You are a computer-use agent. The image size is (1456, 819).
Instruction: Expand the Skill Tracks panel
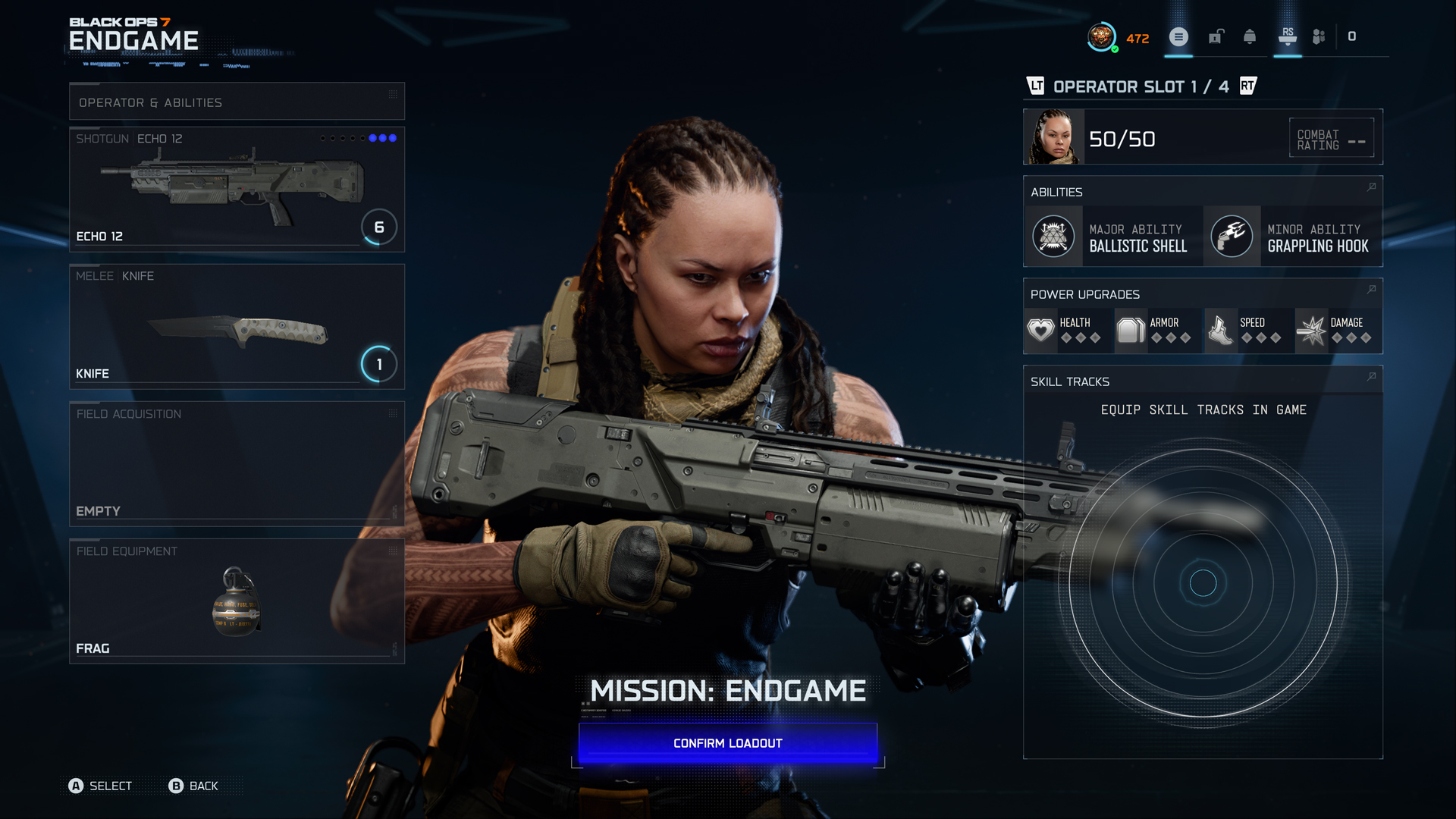[x=1370, y=376]
